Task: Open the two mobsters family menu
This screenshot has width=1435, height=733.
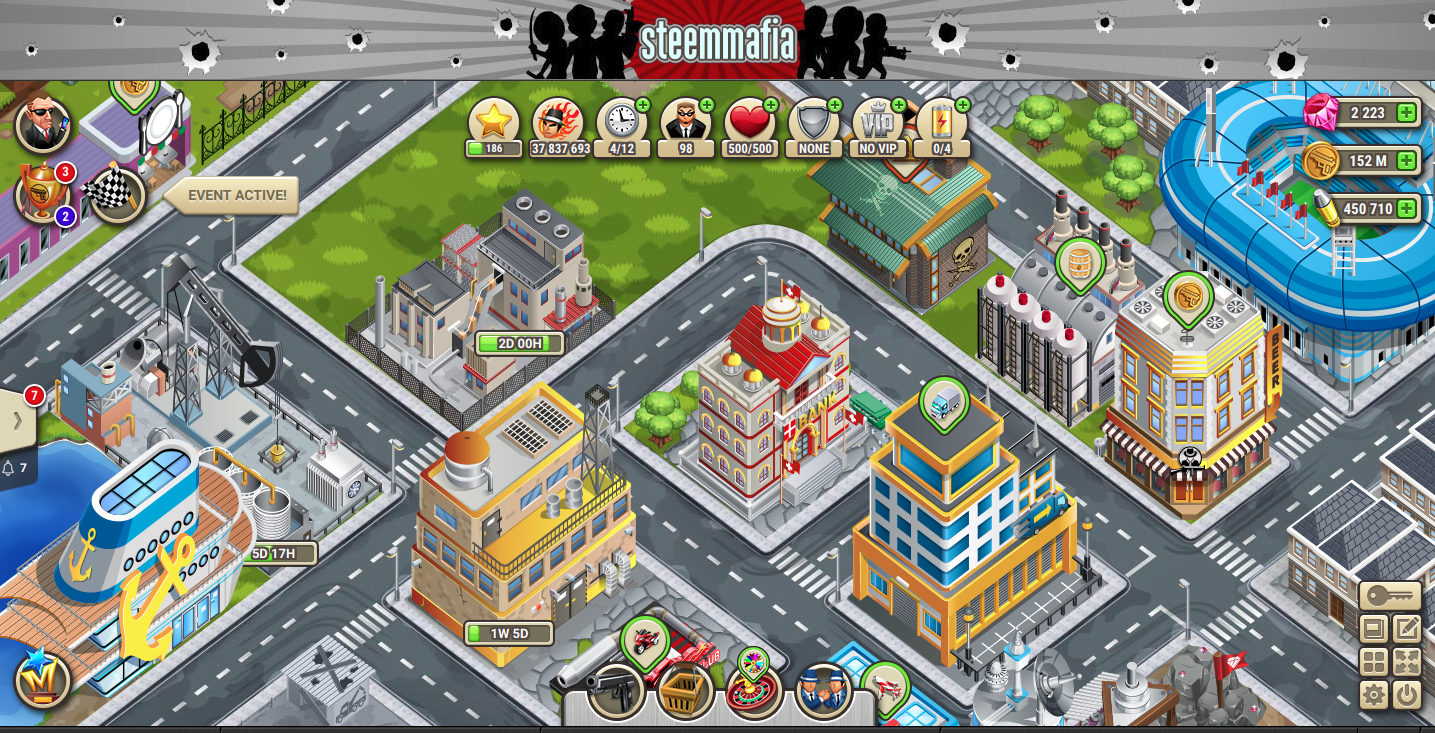Action: tap(823, 690)
